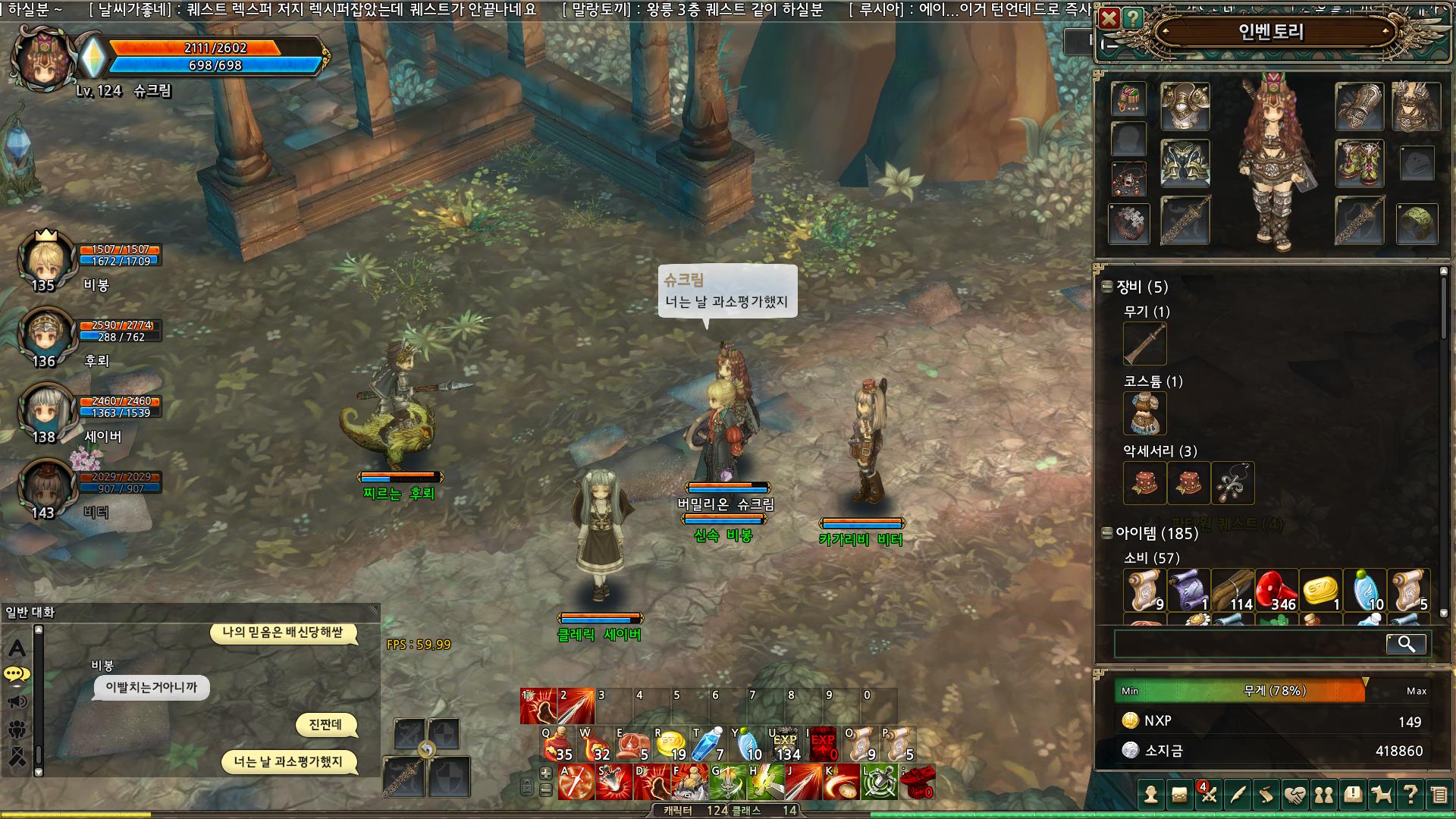This screenshot has height=819, width=1456.
Task: Close the inventory window with the red X
Action: coord(1109,18)
